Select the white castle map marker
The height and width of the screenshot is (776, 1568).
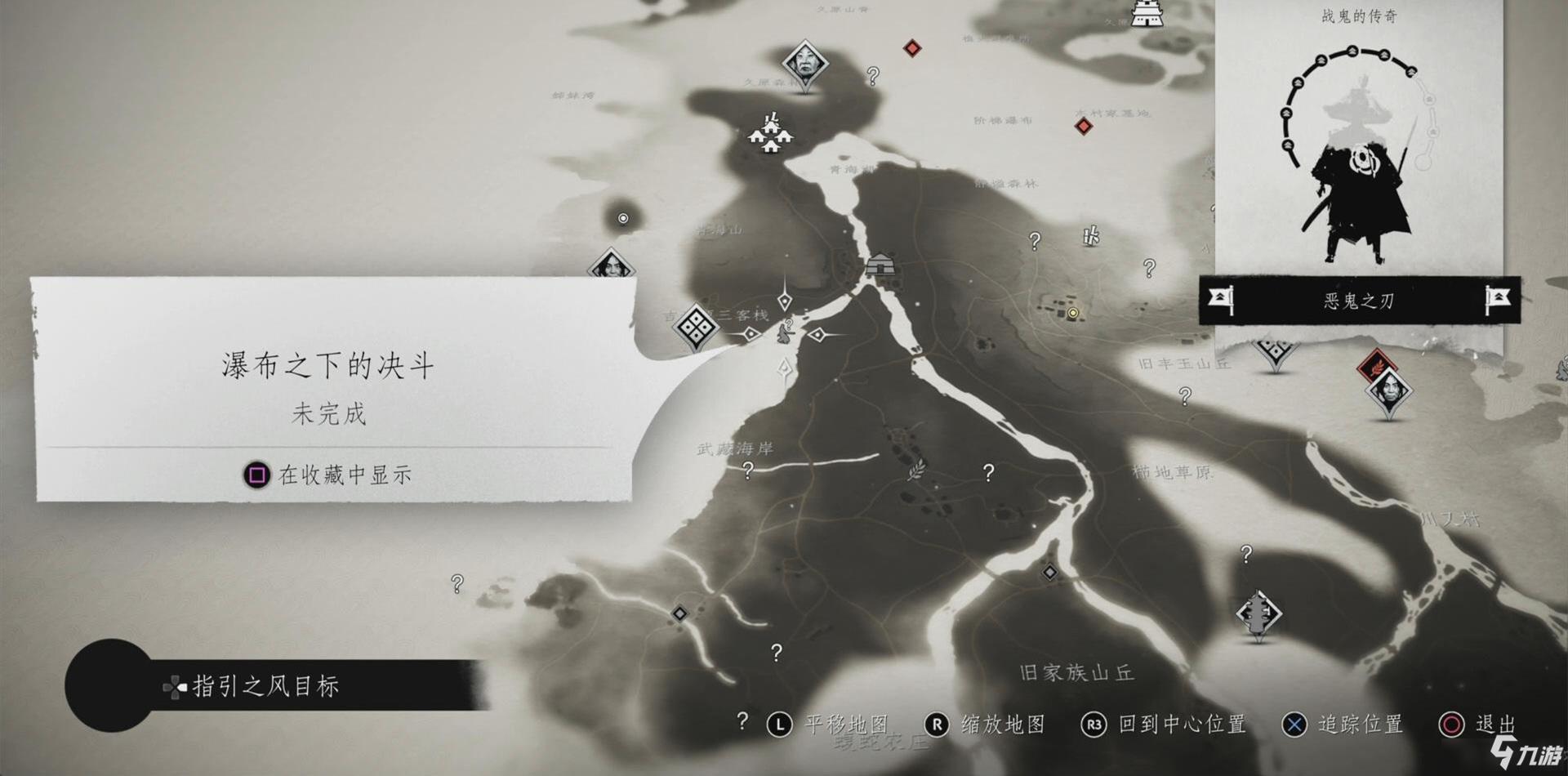1147,13
